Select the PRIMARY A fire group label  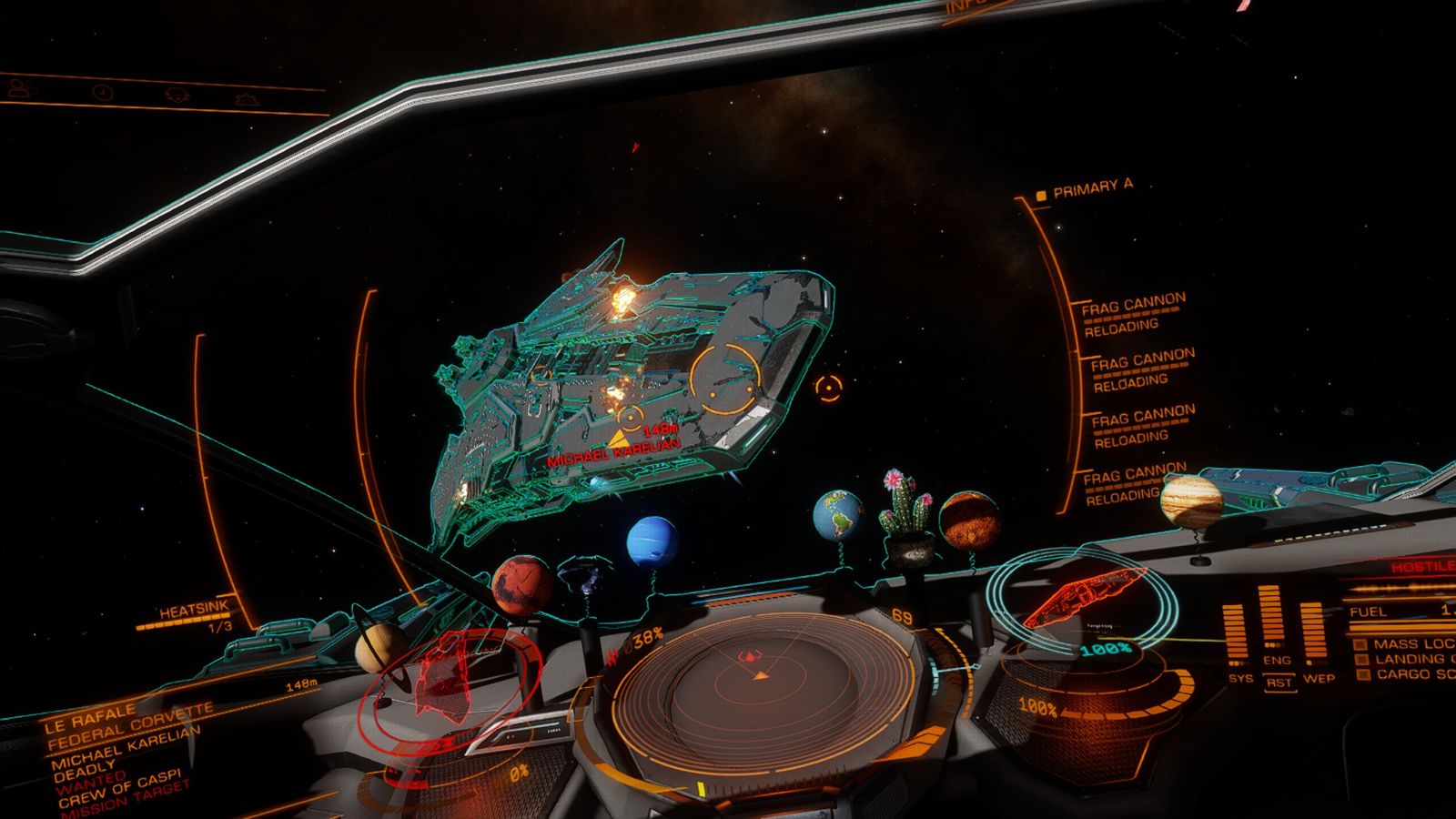coord(1092,189)
